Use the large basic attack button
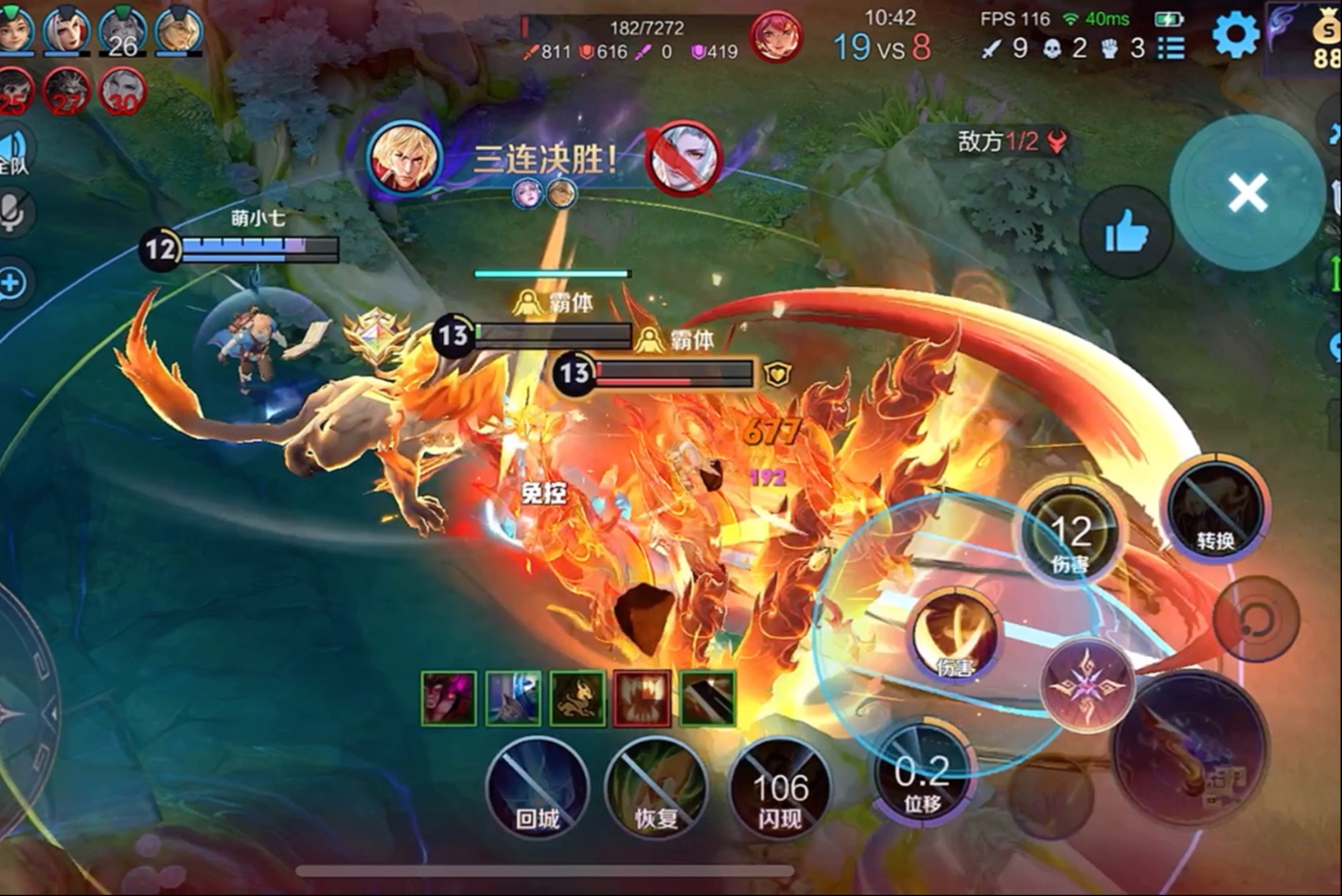1342x896 pixels. point(1189,749)
